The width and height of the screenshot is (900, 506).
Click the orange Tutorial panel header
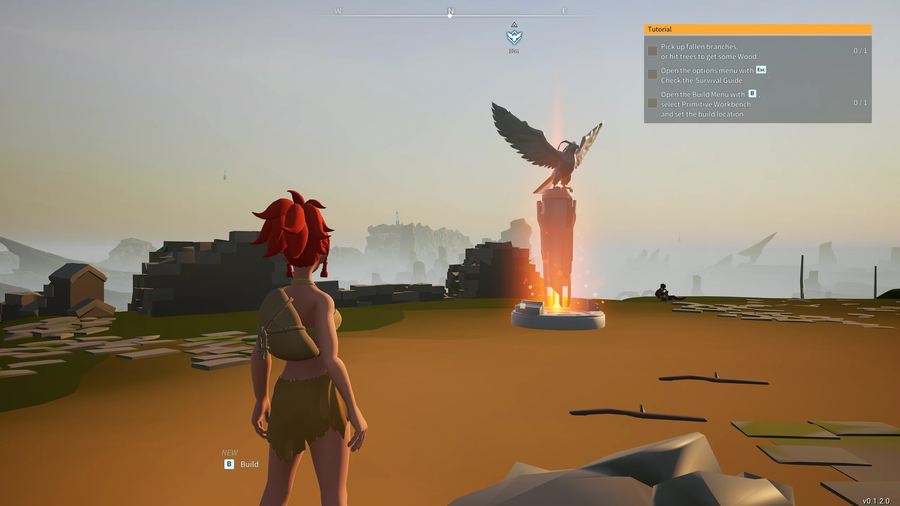click(757, 29)
